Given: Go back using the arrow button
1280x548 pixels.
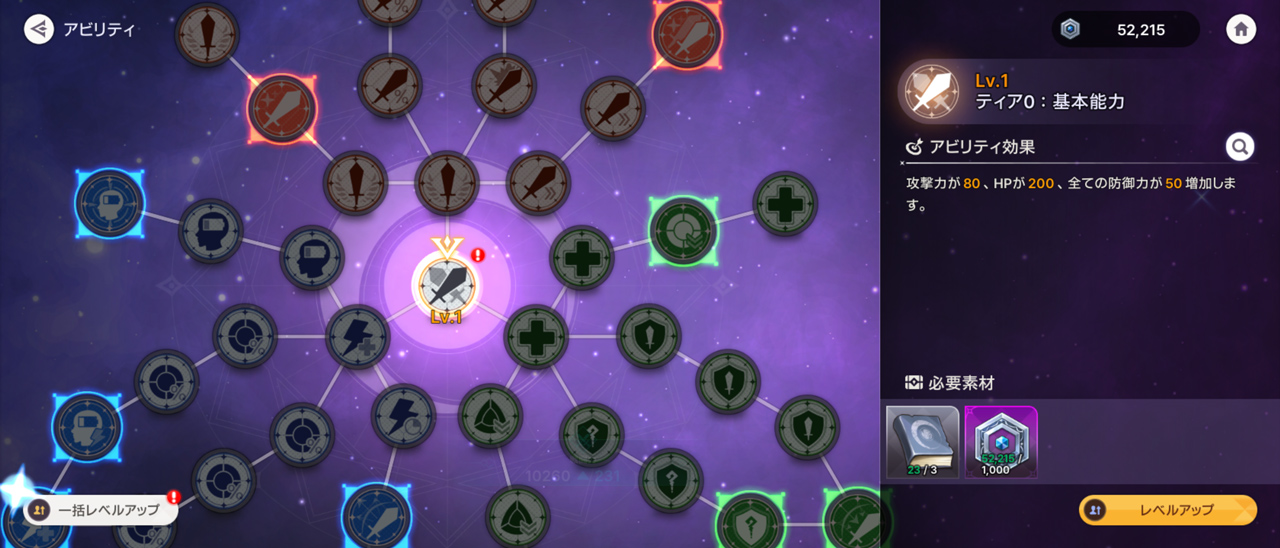Looking at the screenshot, I should pyautogui.click(x=39, y=29).
